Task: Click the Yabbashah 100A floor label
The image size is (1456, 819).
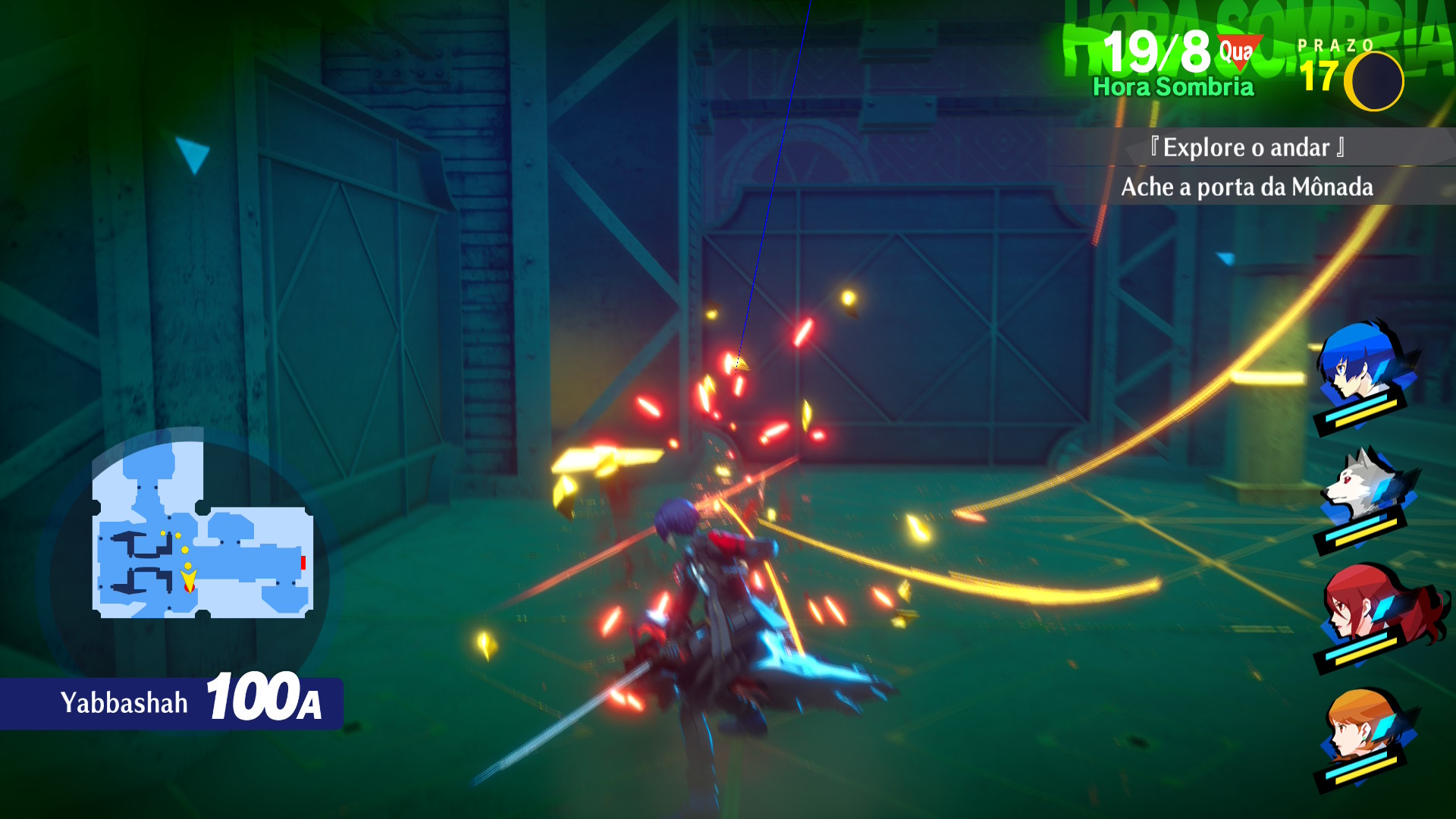Action: (190, 701)
